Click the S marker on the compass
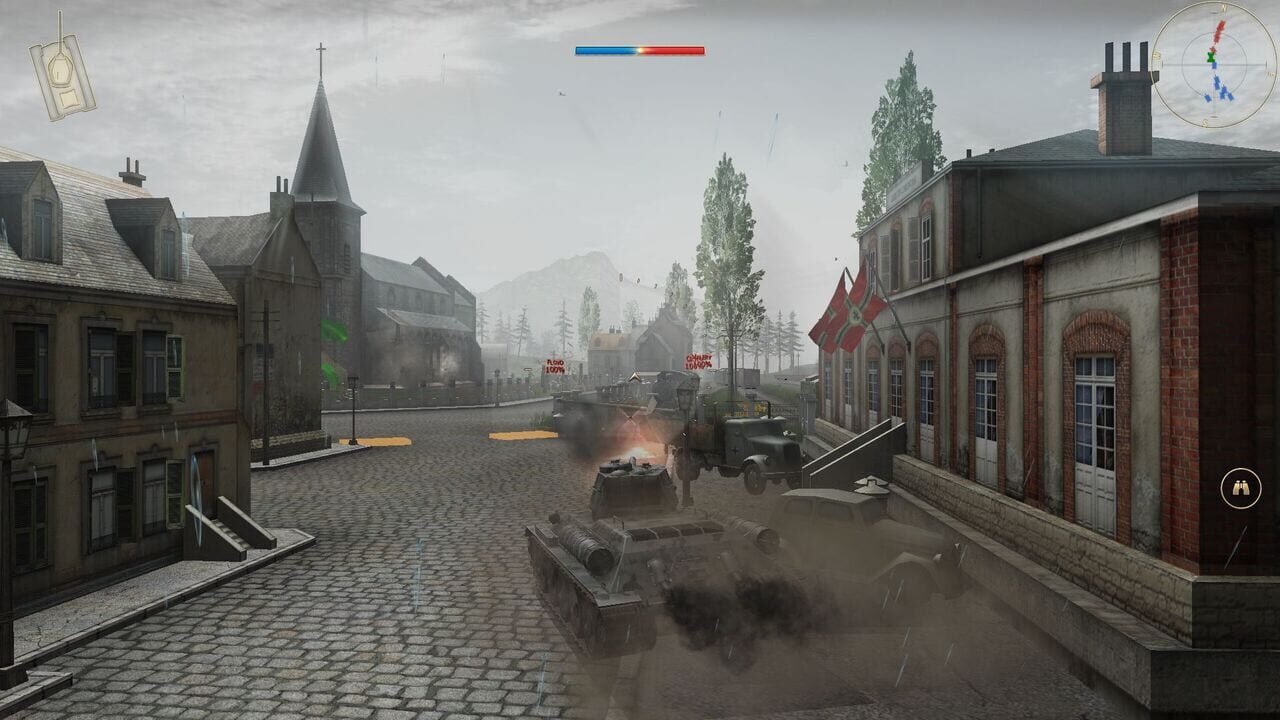The image size is (1280, 720). coord(1205,122)
